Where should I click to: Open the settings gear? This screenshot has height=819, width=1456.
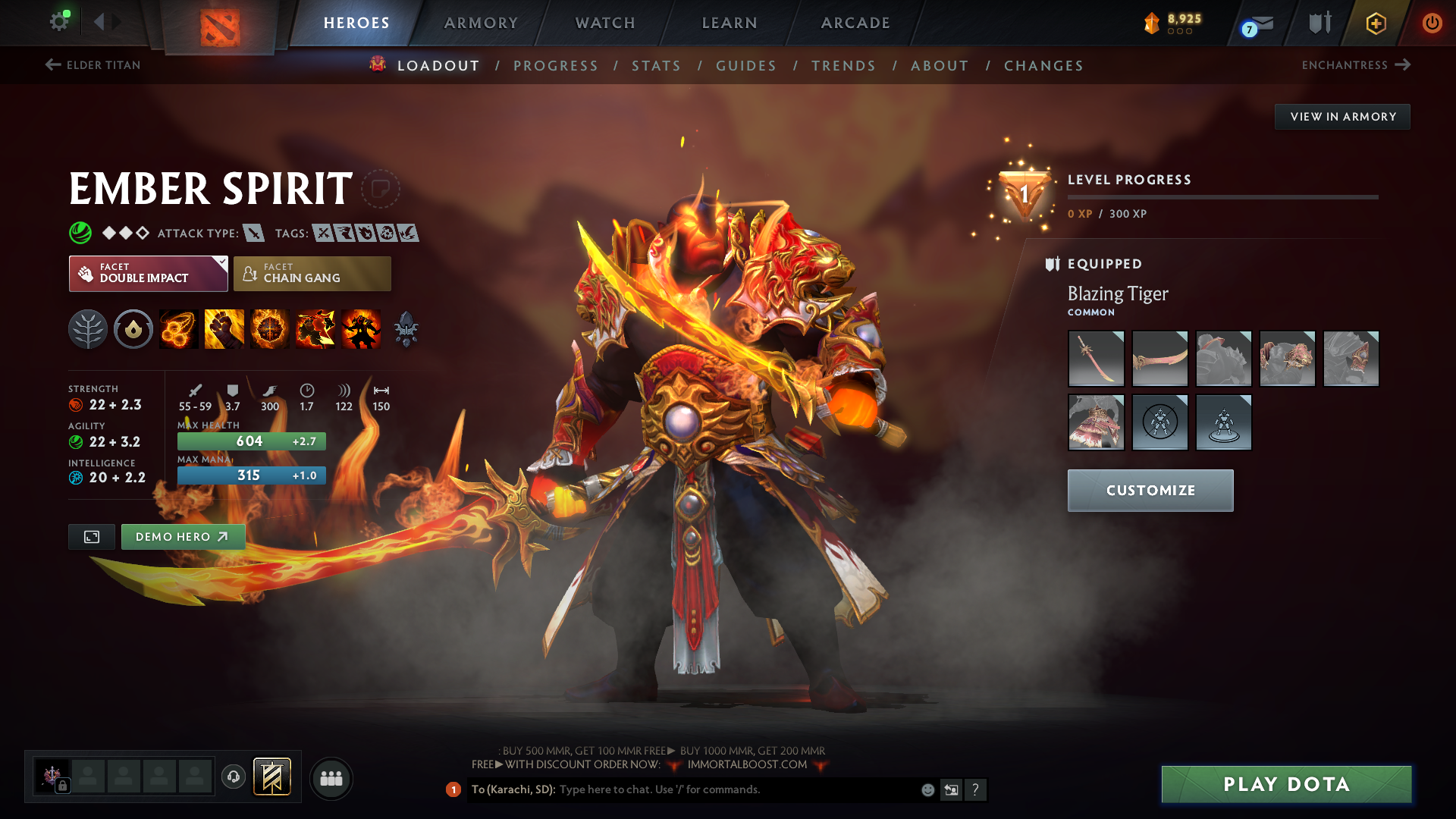(59, 21)
